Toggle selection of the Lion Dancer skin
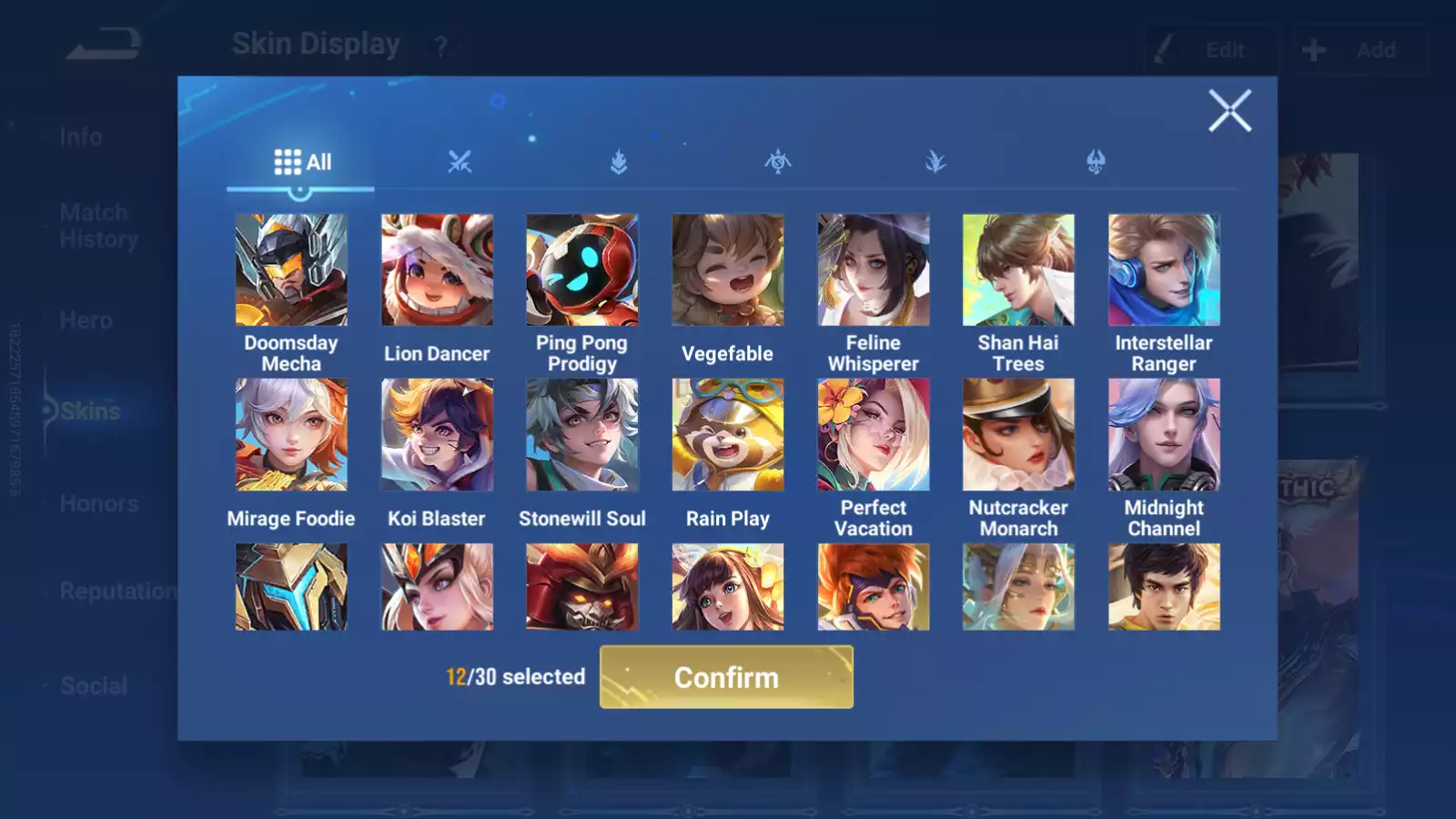The image size is (1456, 819). click(437, 269)
